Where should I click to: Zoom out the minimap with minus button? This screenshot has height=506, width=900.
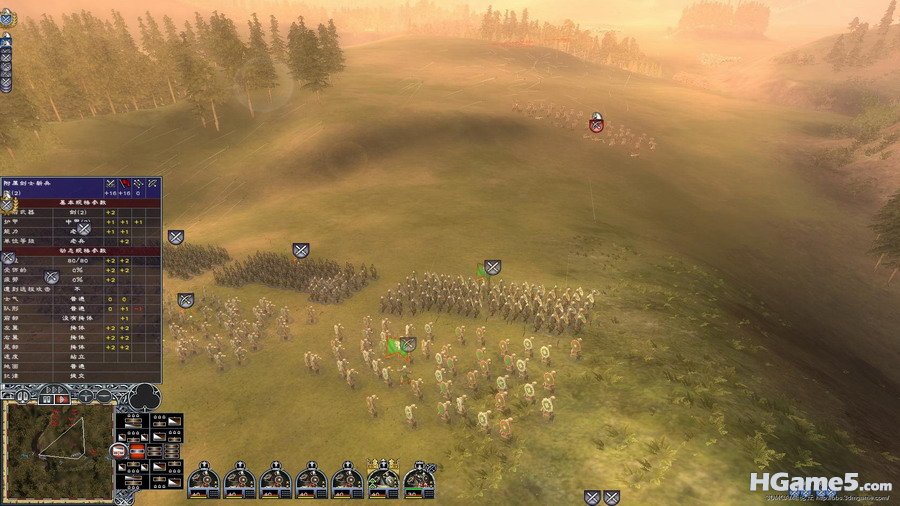105,396
